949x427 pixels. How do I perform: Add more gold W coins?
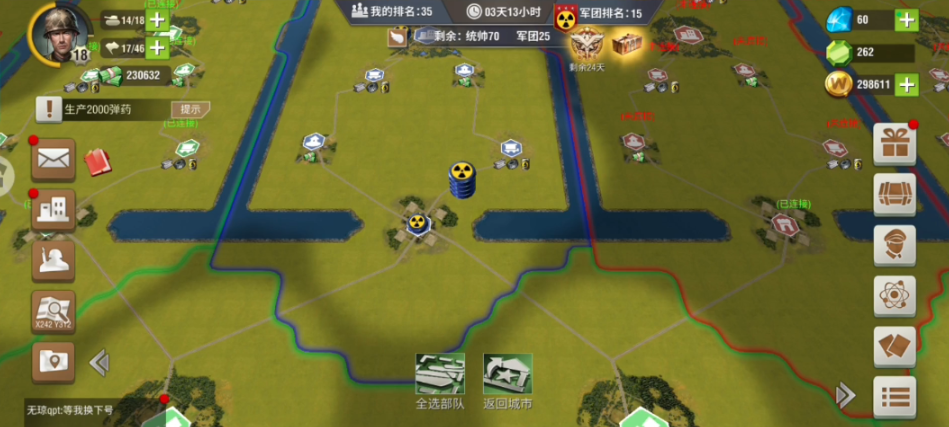(x=906, y=84)
